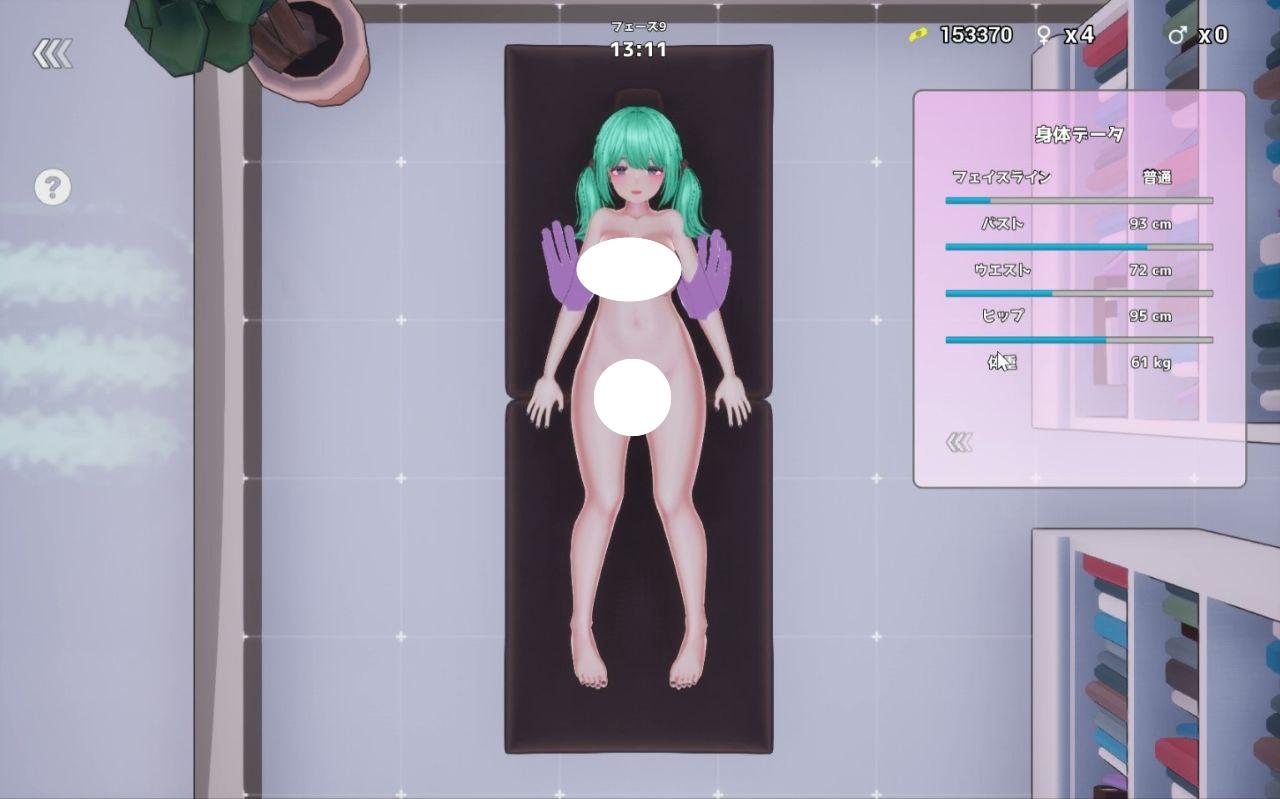
Task: Click the coin icon beside the money counter
Action: click(916, 34)
